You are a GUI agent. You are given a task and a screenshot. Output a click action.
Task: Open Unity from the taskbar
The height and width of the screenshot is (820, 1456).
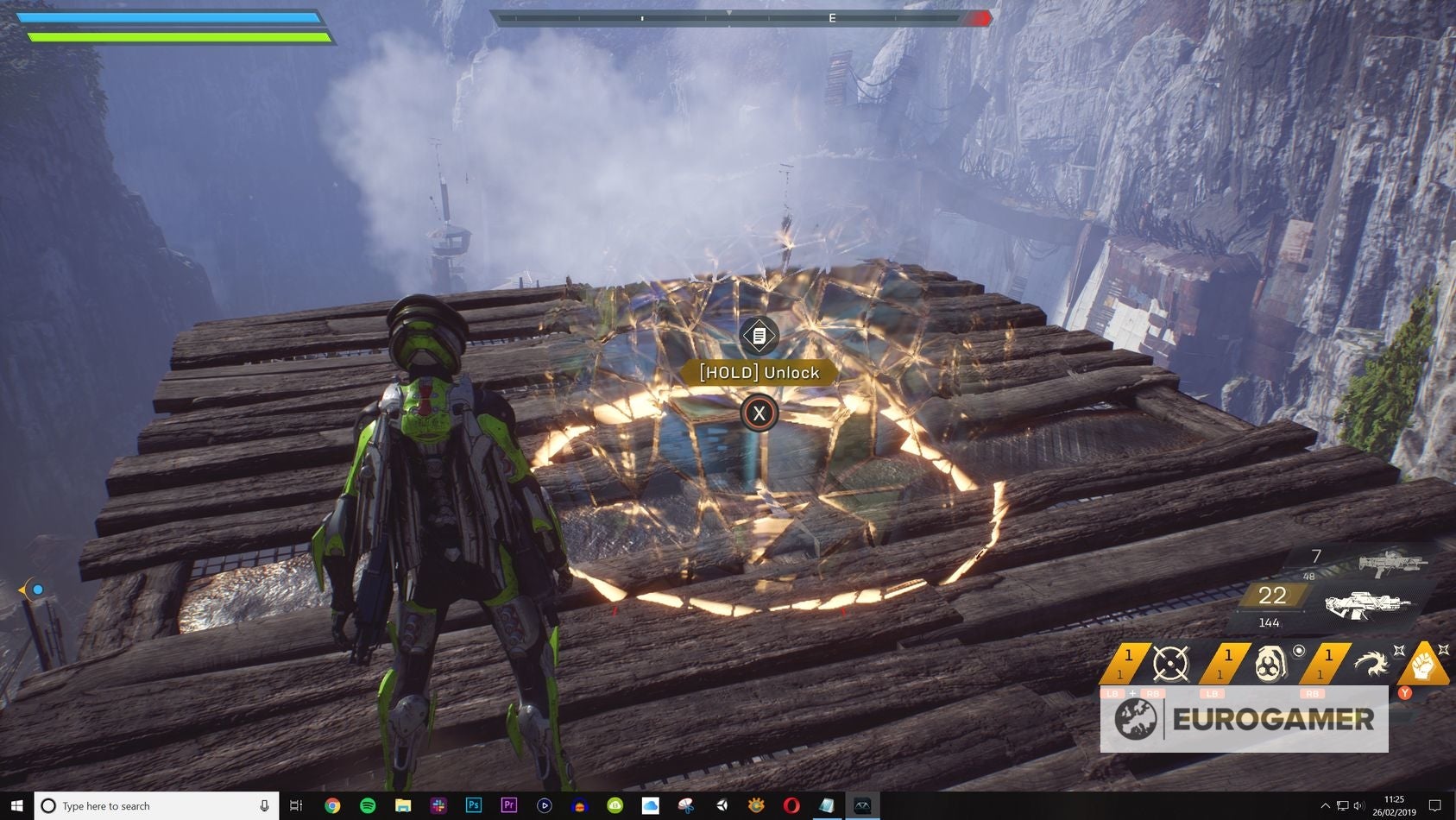point(721,805)
